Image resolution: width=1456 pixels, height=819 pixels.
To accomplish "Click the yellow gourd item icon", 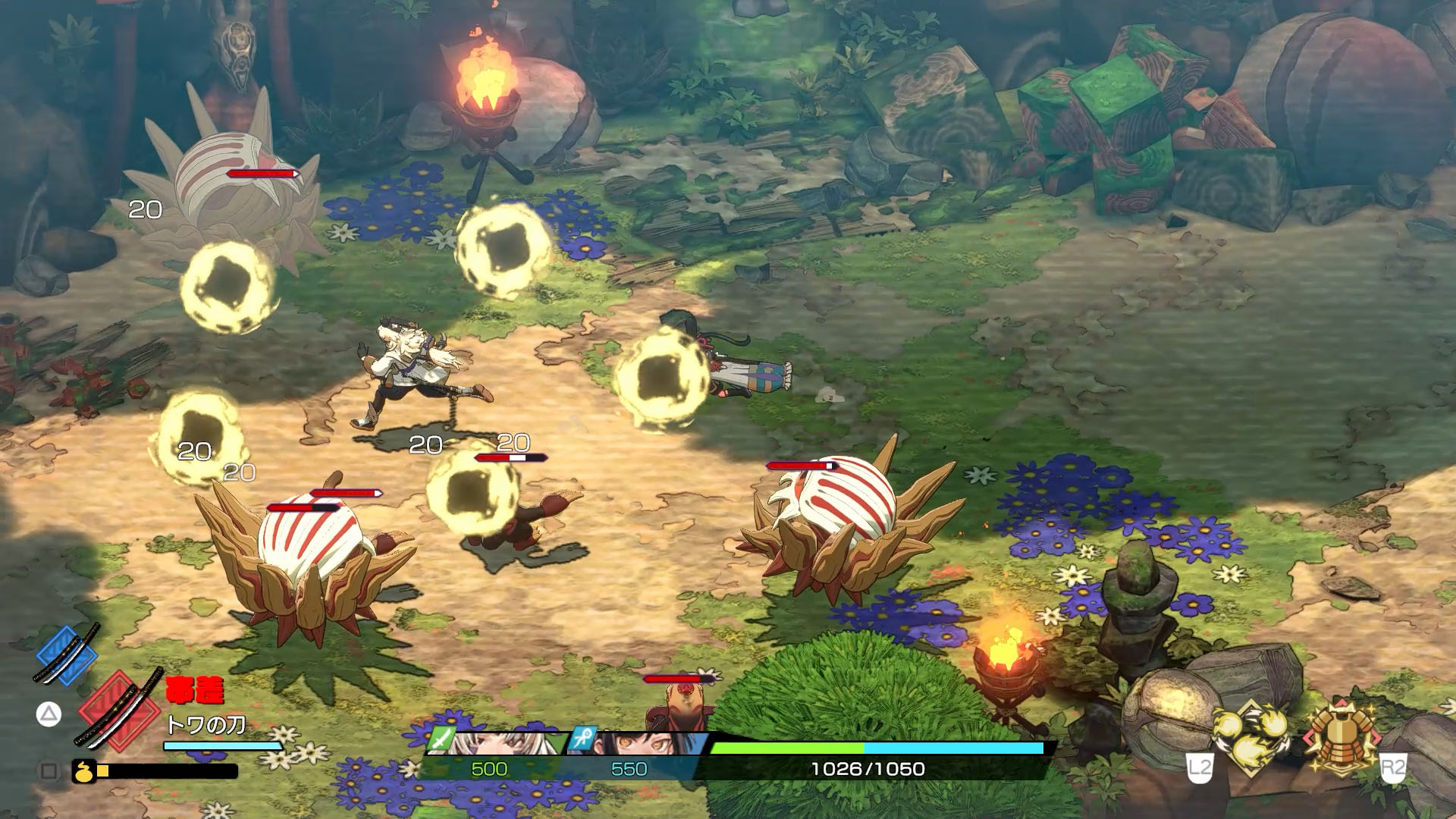I will click(x=83, y=771).
